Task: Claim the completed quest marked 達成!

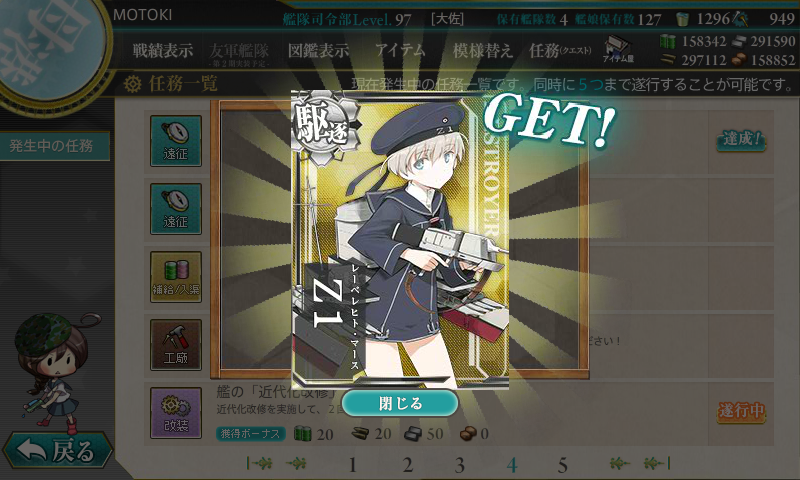Action: (741, 140)
